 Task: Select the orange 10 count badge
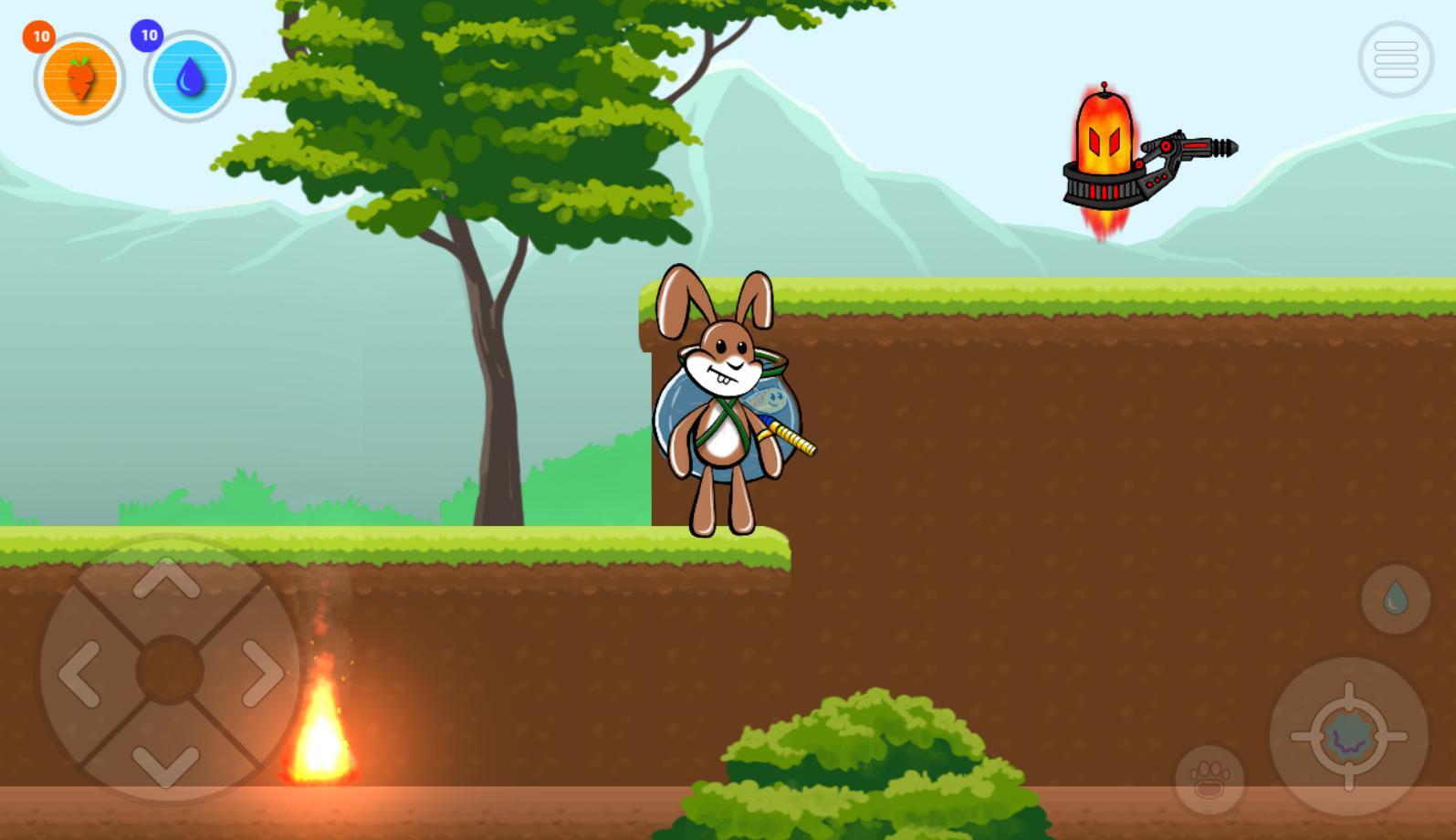[x=38, y=37]
